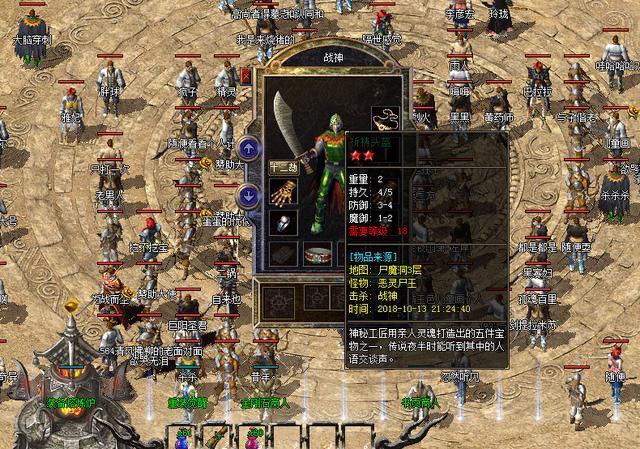640x449 pixels.
Task: Select the silver ring equipment slot
Action: (283, 223)
